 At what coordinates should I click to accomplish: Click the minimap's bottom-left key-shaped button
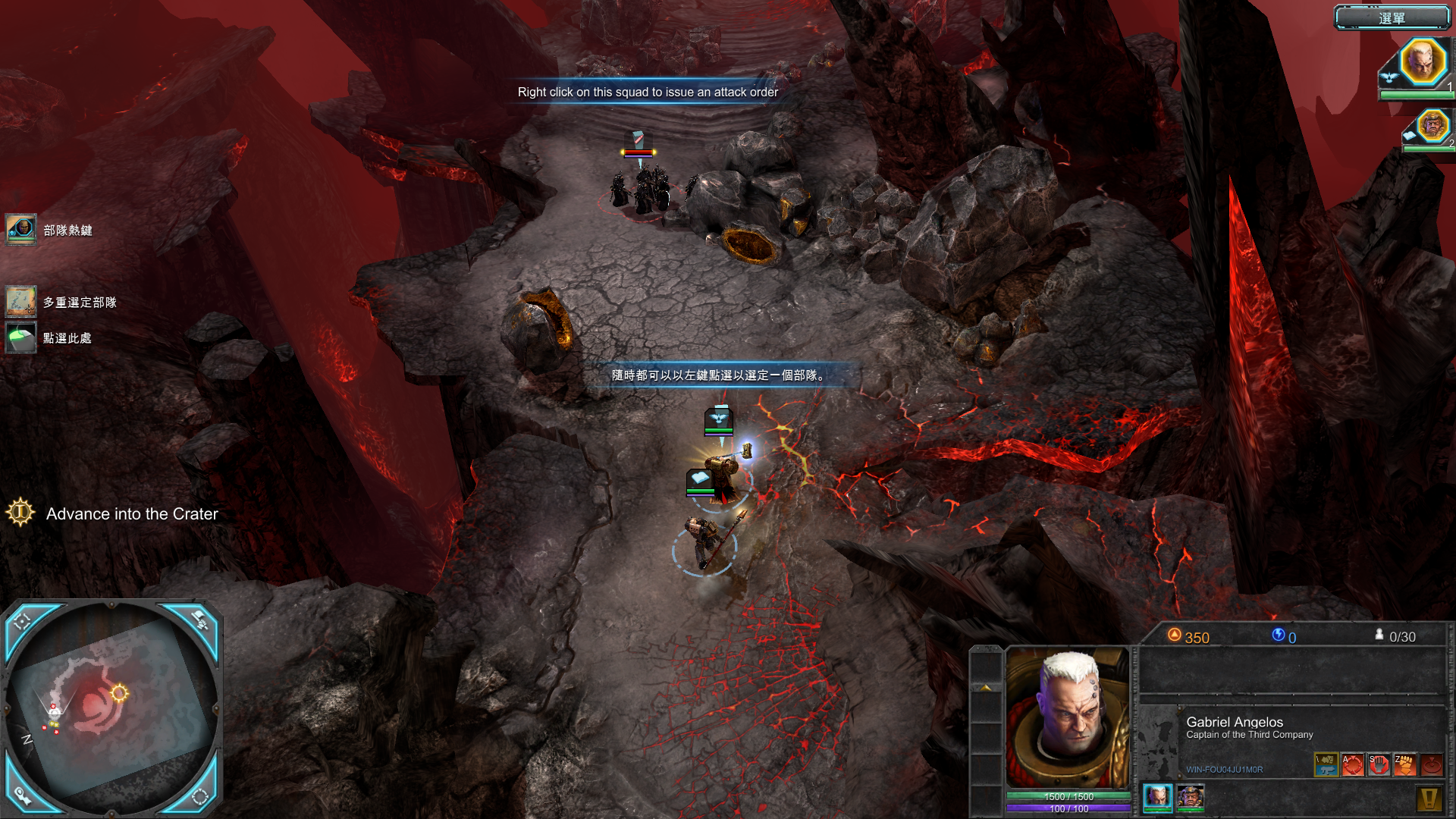coord(22,795)
